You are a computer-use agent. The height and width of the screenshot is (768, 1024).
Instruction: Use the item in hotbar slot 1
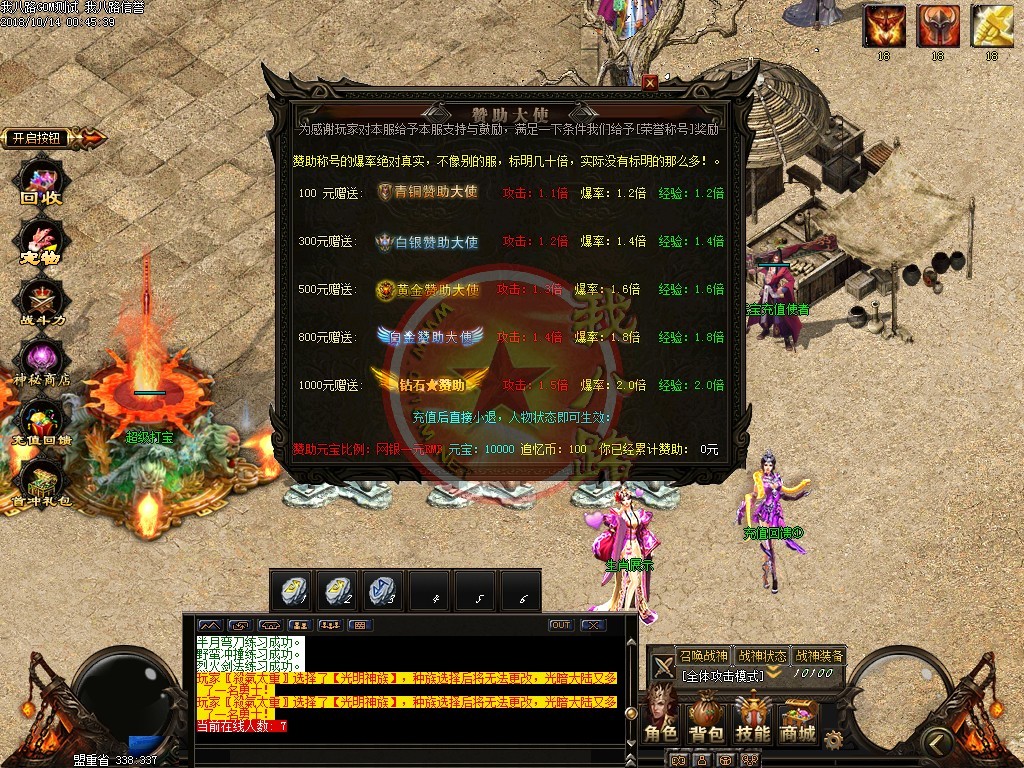click(292, 590)
